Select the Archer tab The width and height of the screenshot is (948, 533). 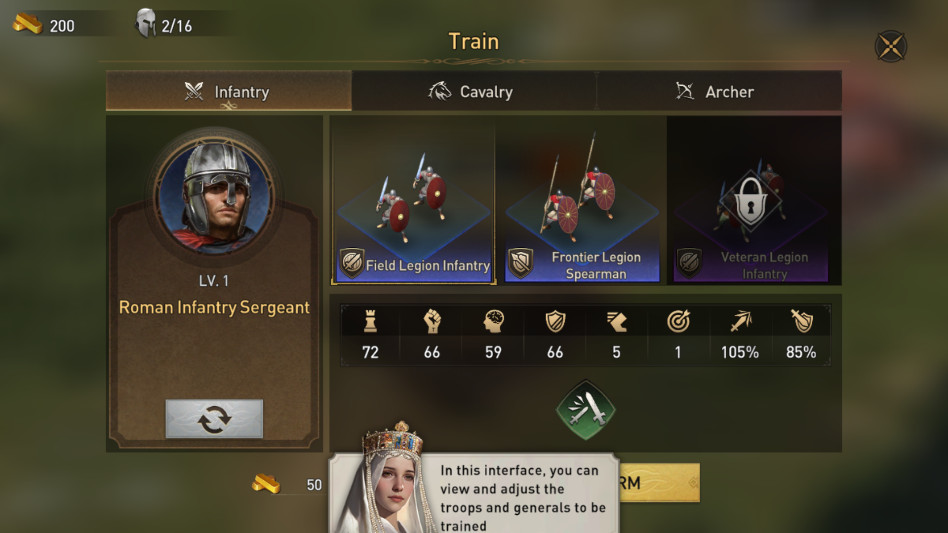tap(717, 92)
